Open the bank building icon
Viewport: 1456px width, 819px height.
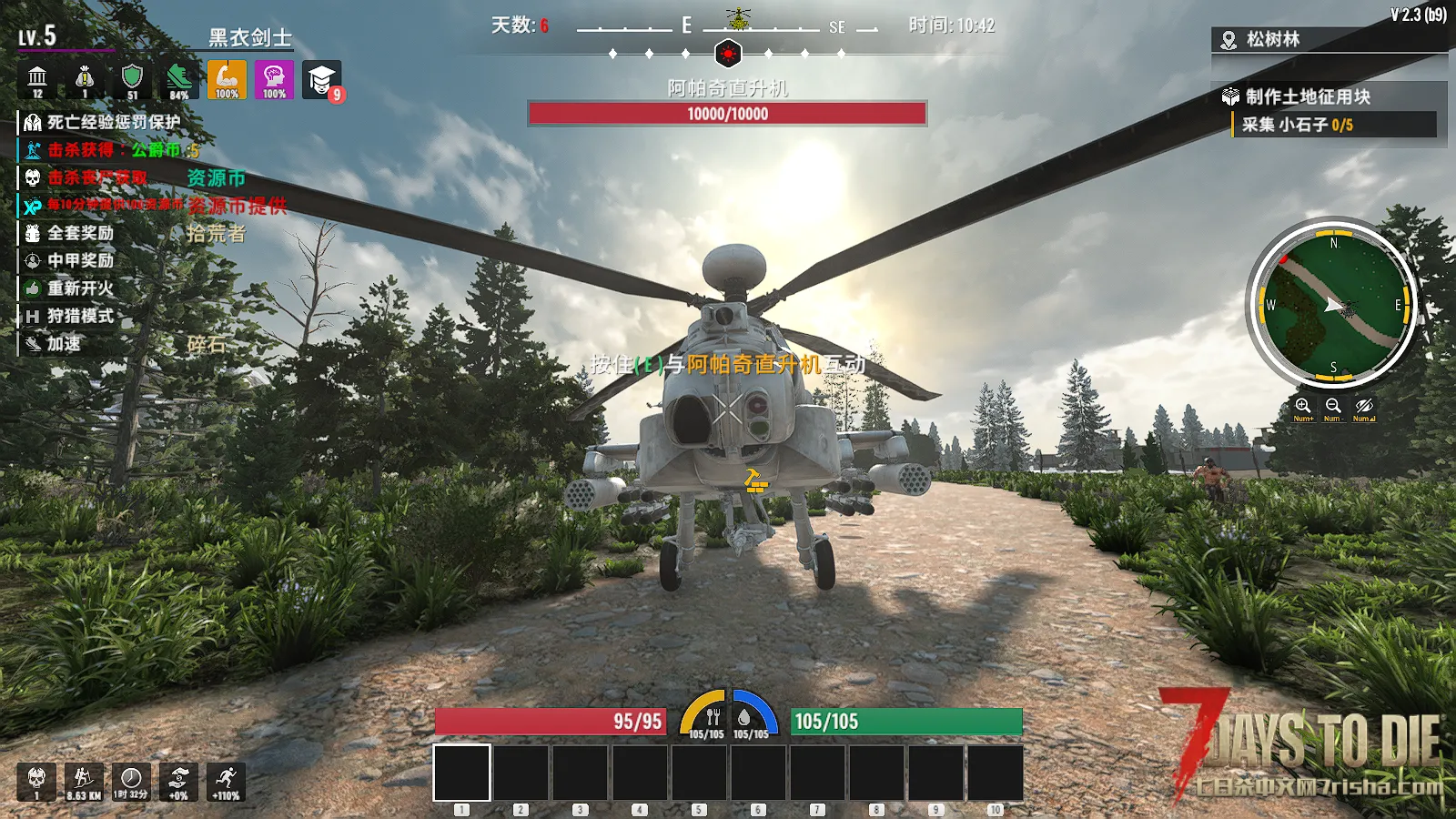(x=37, y=80)
